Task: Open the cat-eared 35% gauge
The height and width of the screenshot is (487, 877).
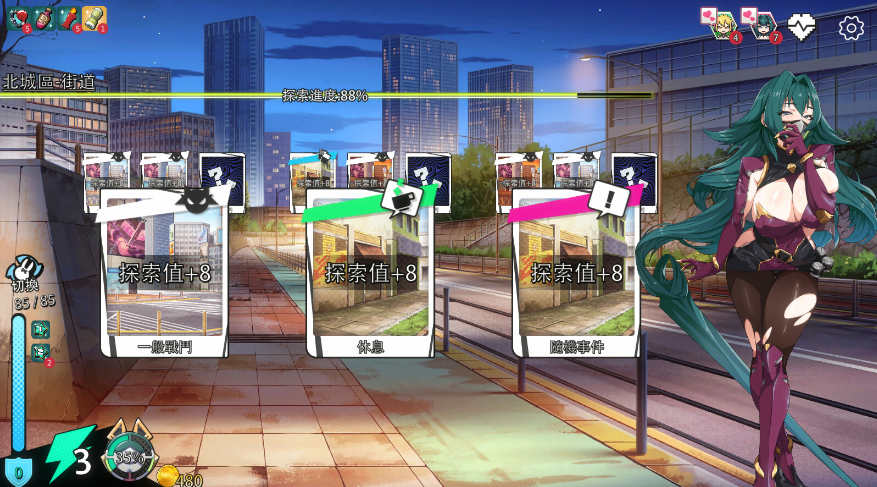Action: tap(126, 457)
